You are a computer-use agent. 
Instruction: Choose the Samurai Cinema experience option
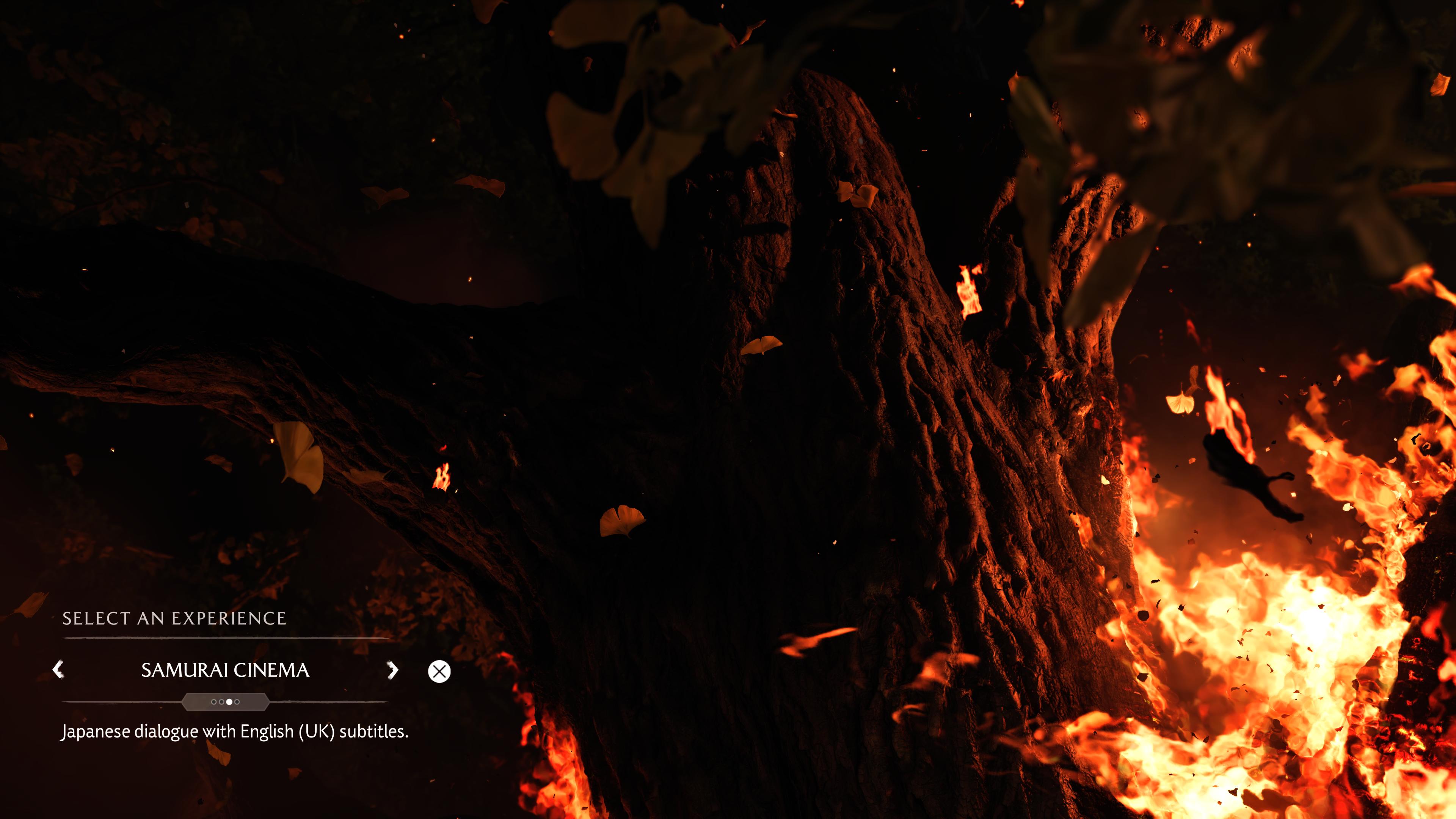pyautogui.click(x=225, y=670)
